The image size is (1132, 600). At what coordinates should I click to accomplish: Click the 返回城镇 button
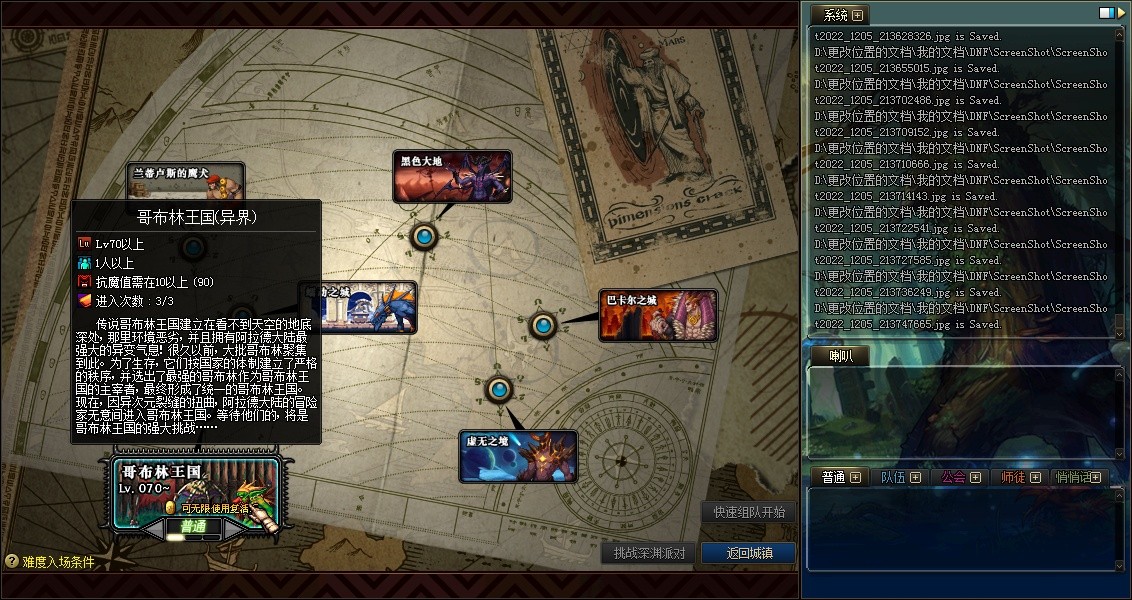coord(748,553)
